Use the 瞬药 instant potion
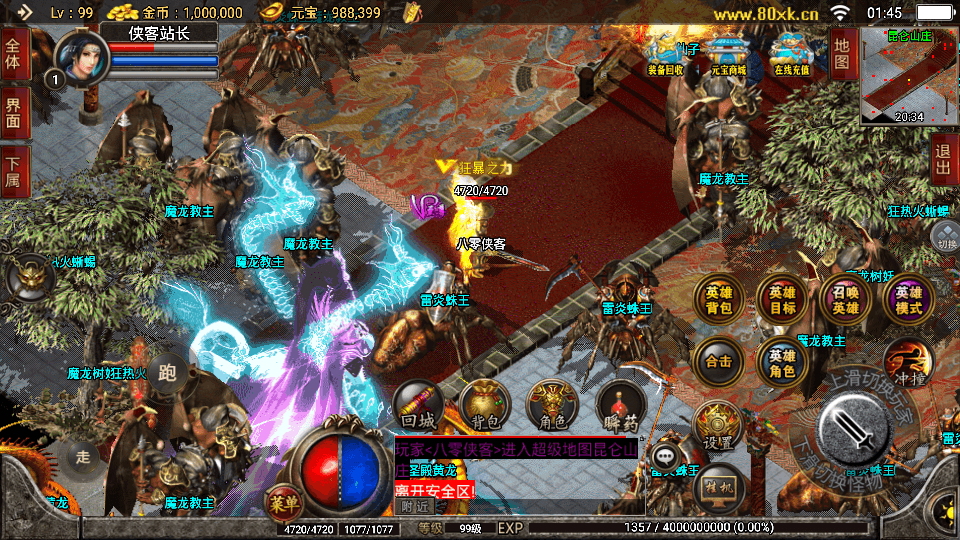The height and width of the screenshot is (540, 960). 620,405
